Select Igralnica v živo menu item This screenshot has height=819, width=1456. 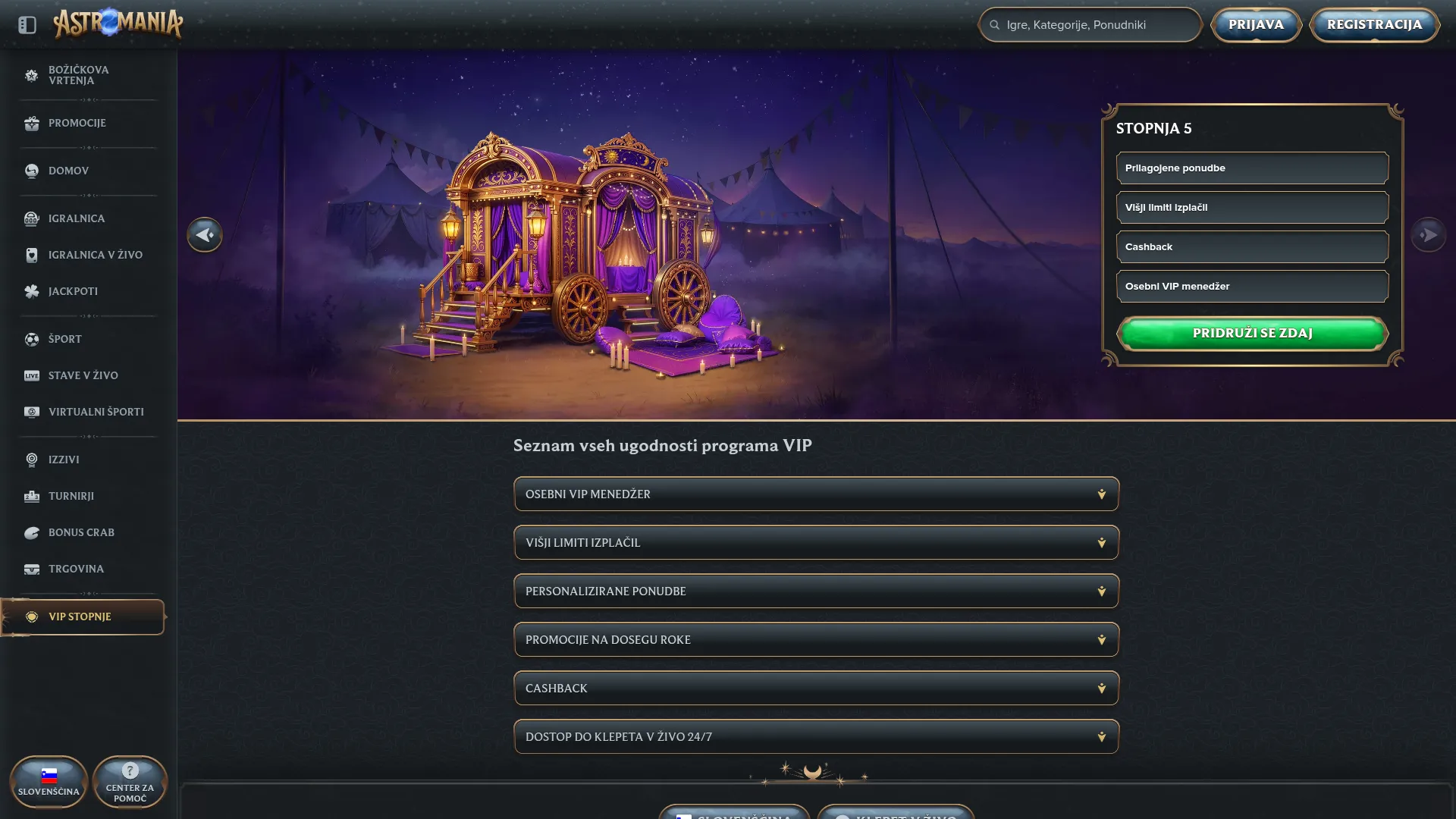click(95, 255)
